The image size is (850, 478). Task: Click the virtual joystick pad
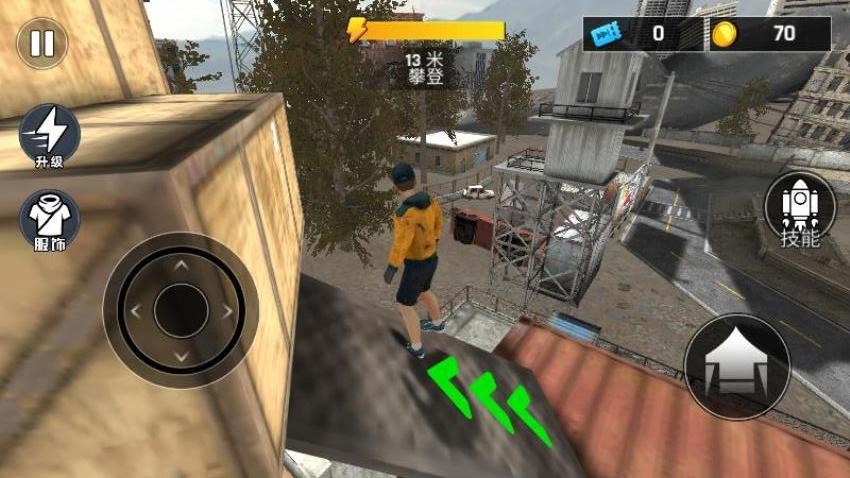(181, 310)
